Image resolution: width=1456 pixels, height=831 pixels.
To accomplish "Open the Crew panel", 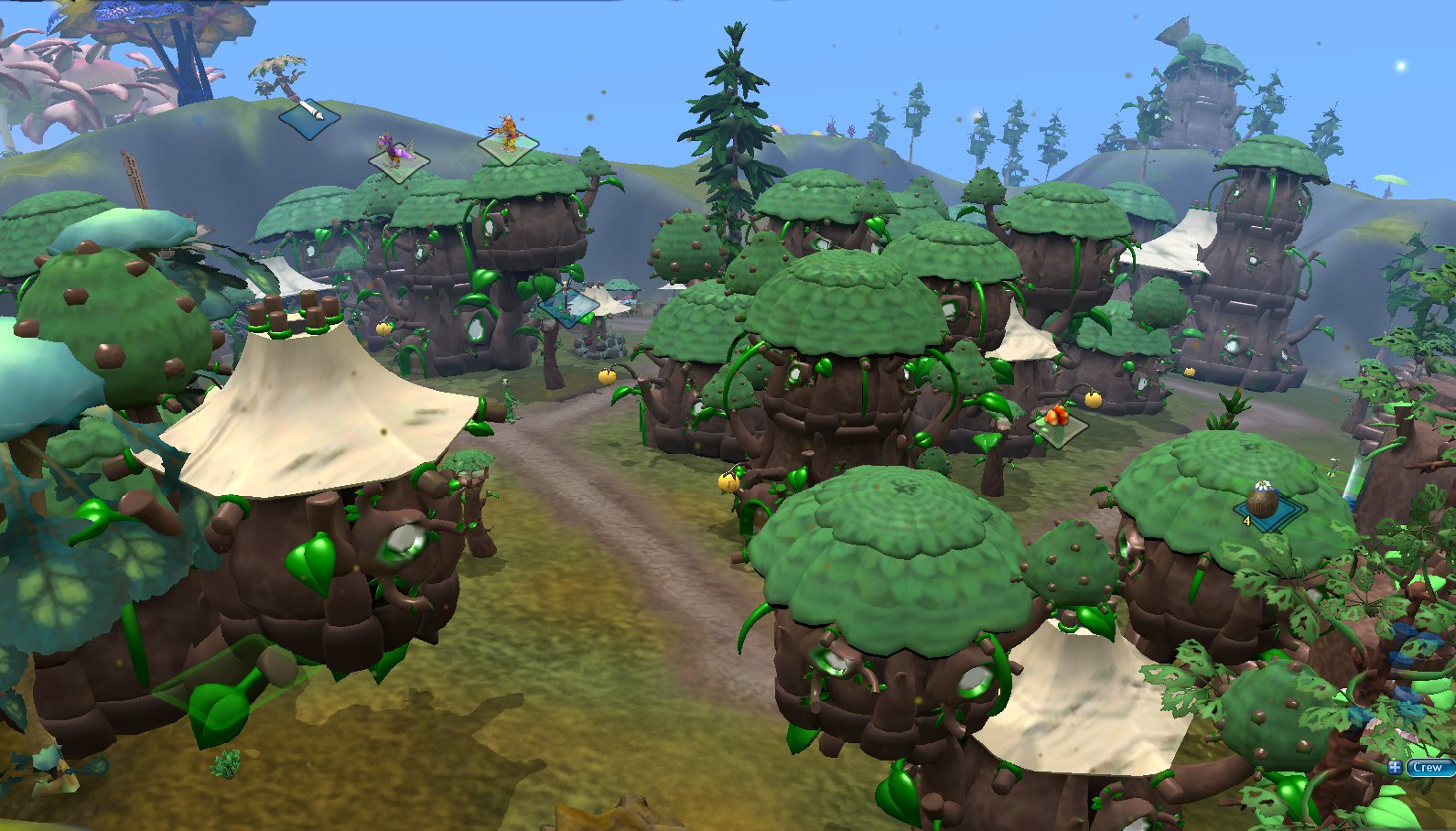I will click(x=1429, y=768).
